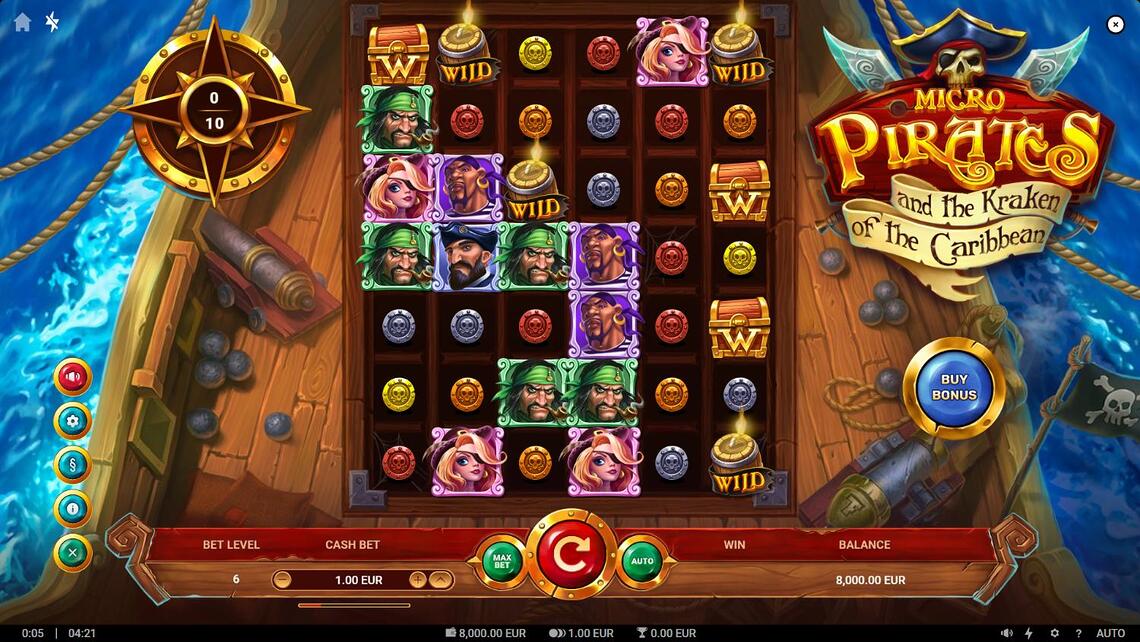This screenshot has height=642, width=1140.
Task: Close the game with the top-right X
Action: point(1115,25)
